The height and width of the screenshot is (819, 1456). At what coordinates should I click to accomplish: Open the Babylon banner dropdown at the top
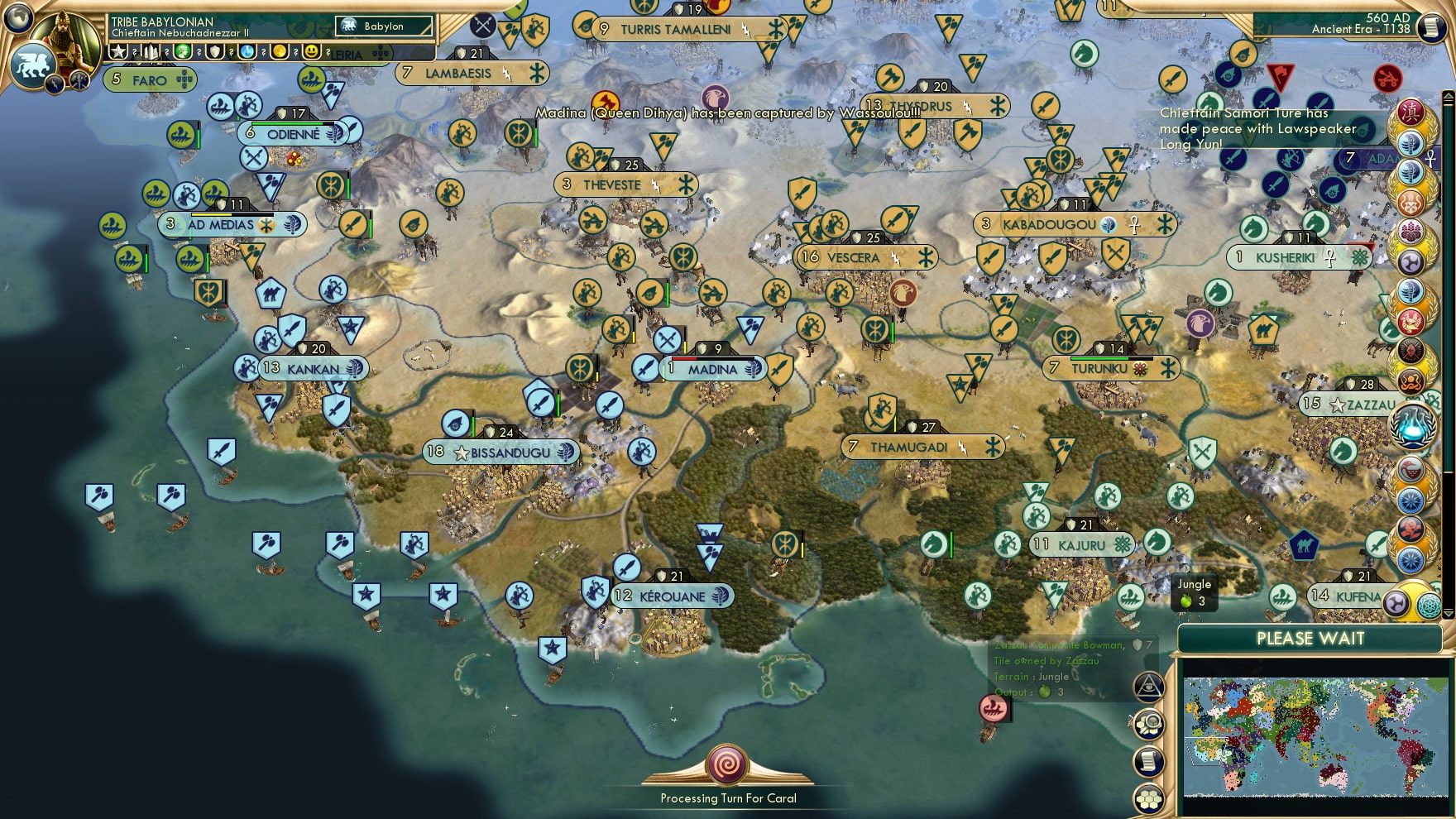[x=385, y=26]
